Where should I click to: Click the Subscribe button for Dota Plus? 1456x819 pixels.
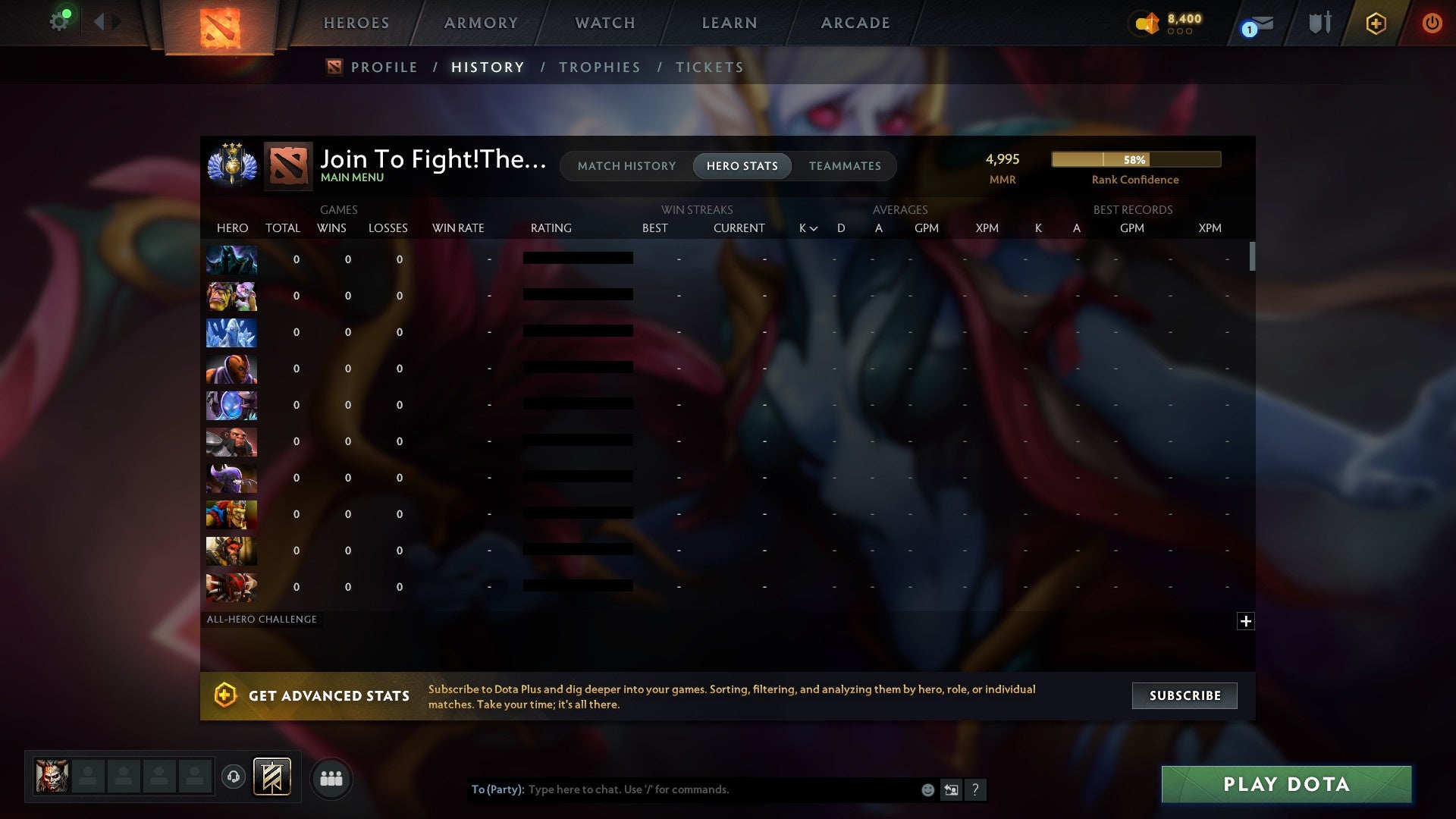click(x=1184, y=695)
